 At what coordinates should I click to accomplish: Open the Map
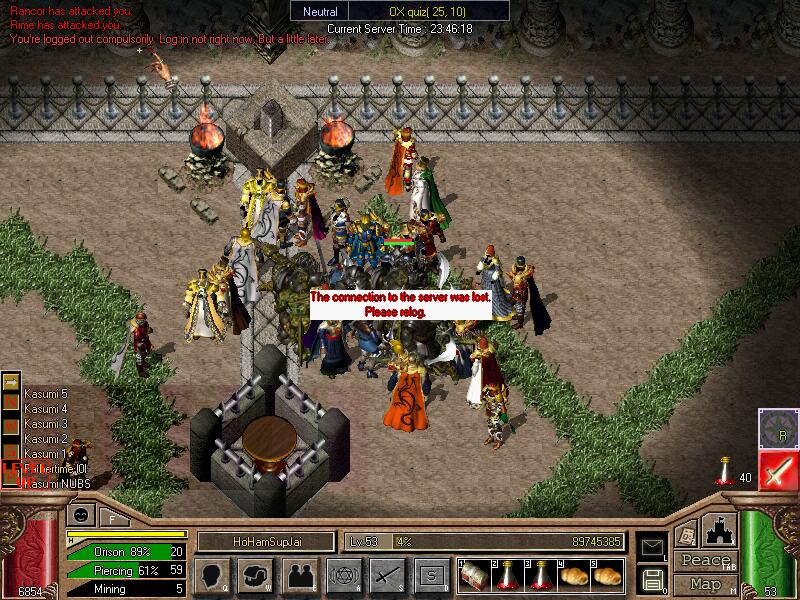pyautogui.click(x=705, y=584)
